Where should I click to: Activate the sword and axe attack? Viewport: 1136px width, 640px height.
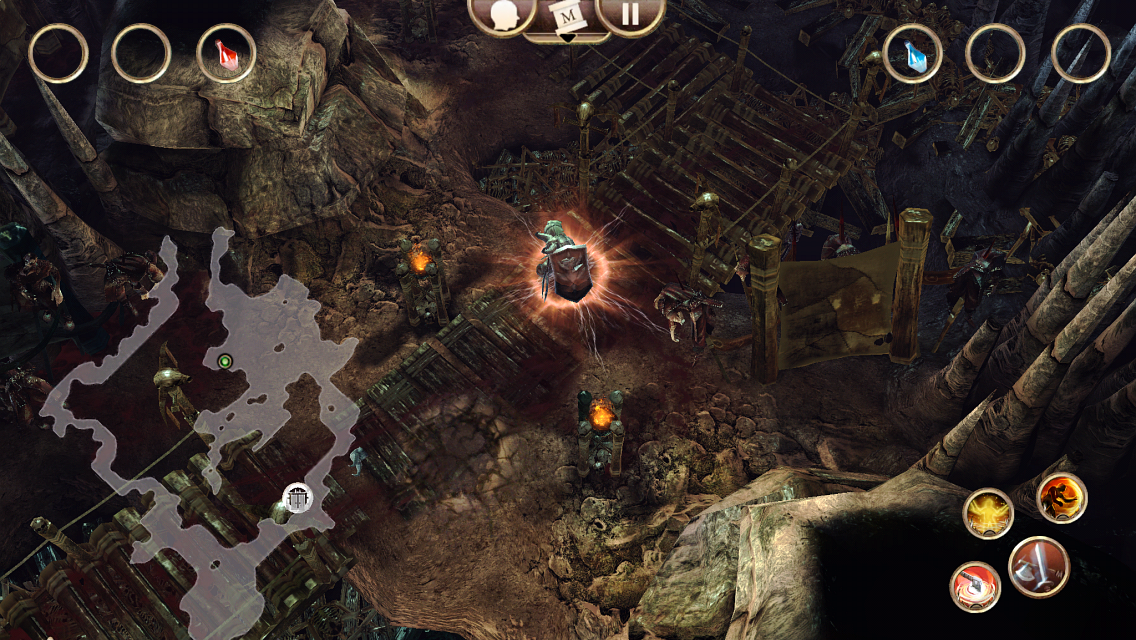point(1039,567)
